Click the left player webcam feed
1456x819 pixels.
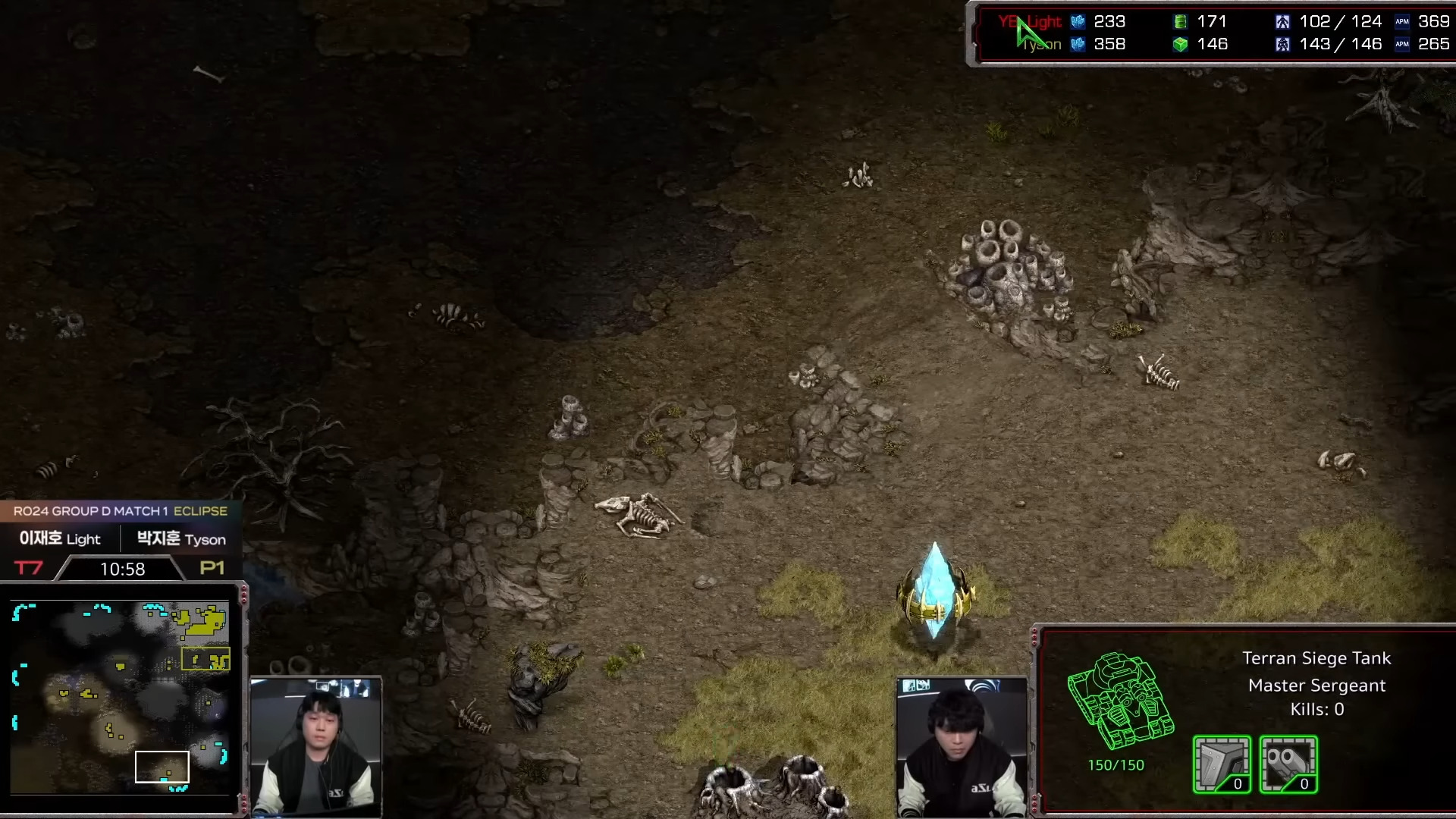[316, 746]
